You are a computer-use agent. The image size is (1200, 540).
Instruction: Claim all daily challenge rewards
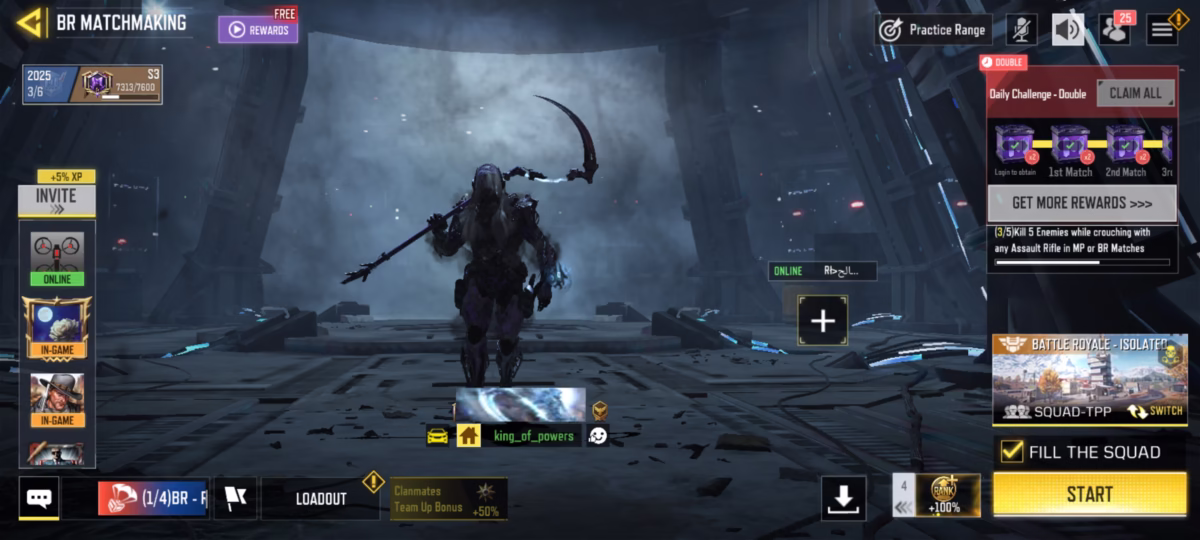click(x=1135, y=93)
